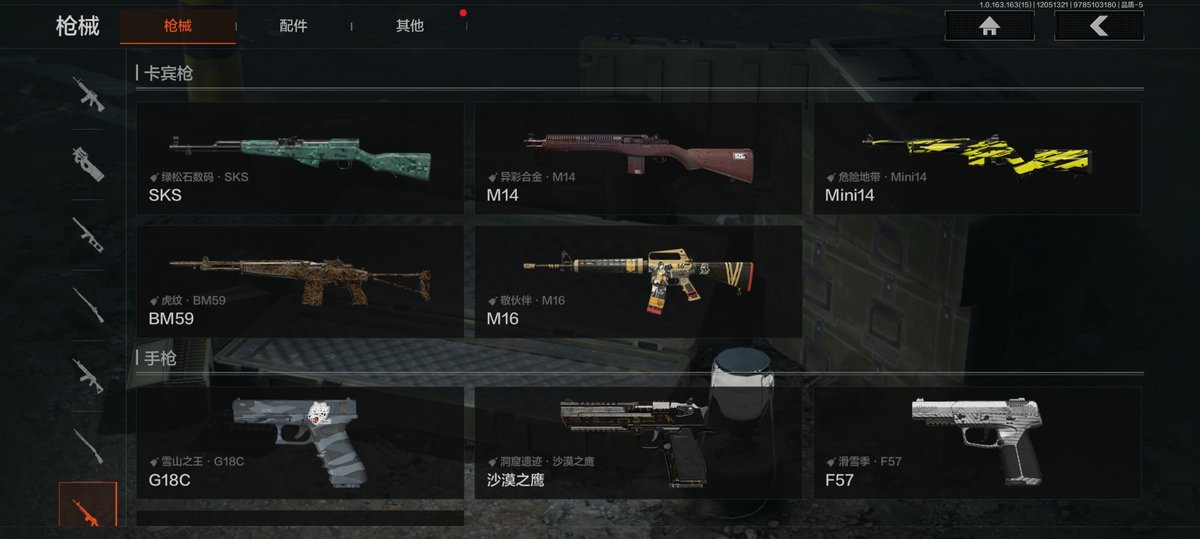Open the F57 pistol tile
Viewport: 1200px width, 539px height.
click(x=977, y=442)
